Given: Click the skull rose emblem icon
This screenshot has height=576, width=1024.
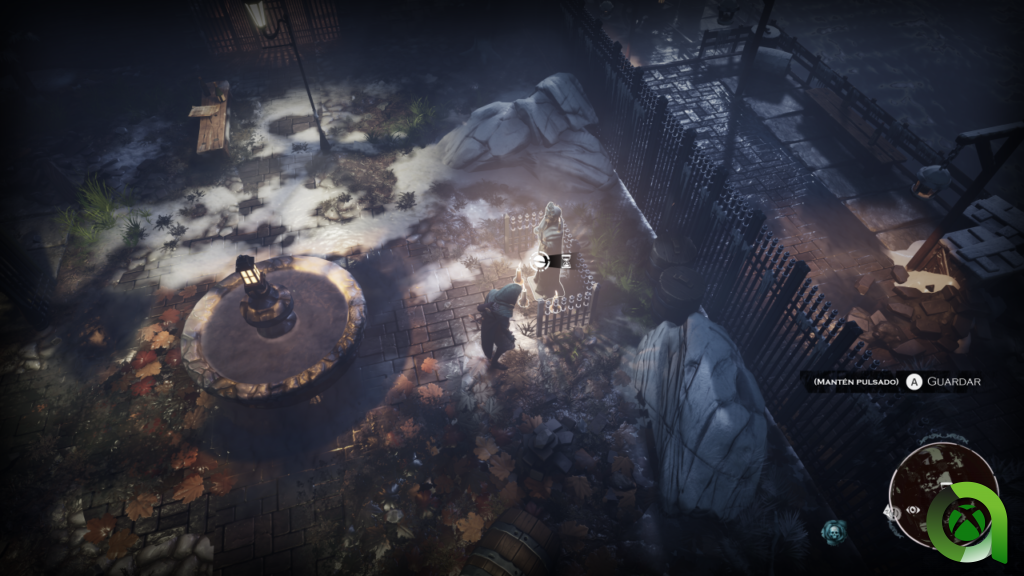Looking at the screenshot, I should point(832,530).
